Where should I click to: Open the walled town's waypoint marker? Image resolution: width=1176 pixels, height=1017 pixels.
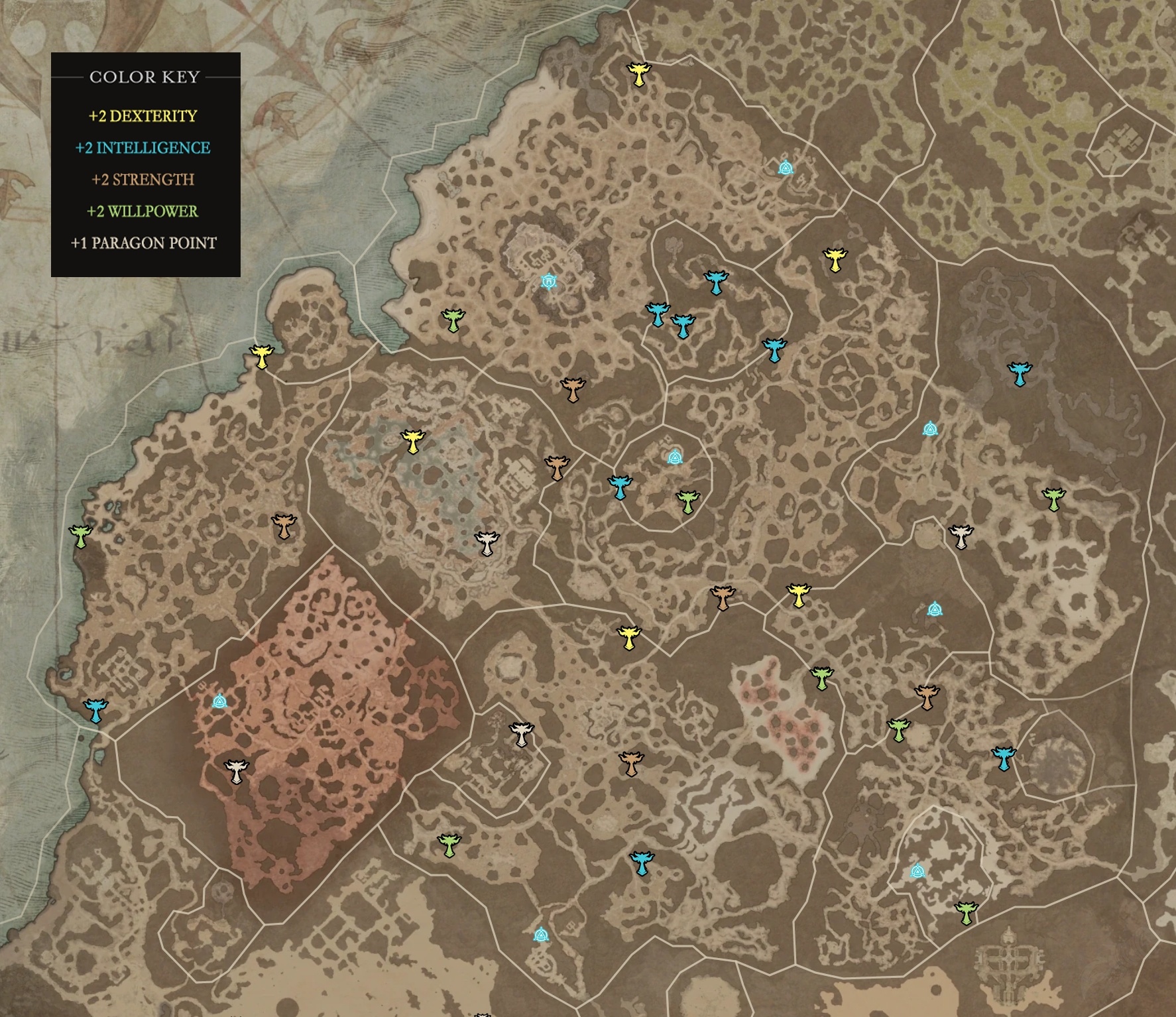[548, 282]
